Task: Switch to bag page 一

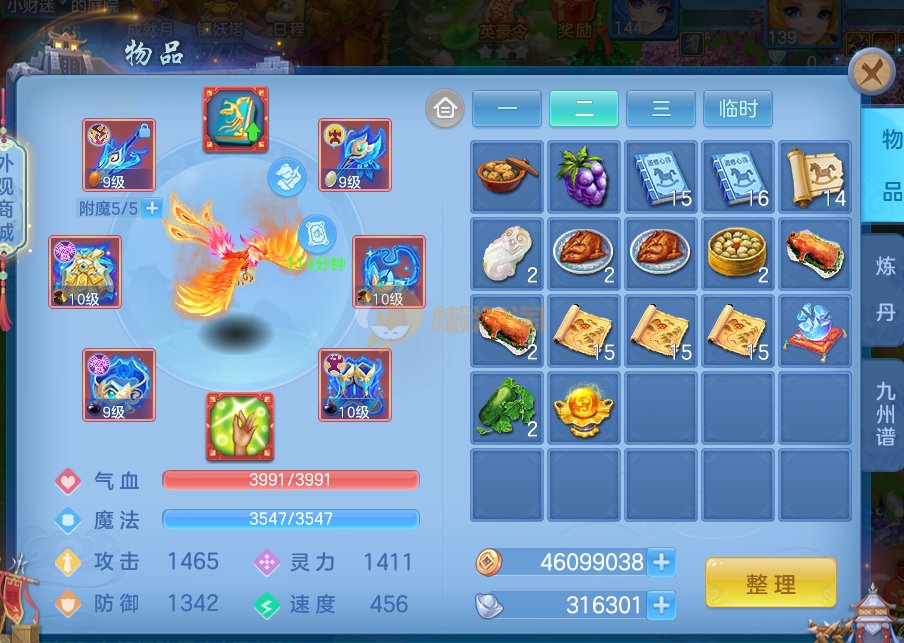Action: point(506,109)
